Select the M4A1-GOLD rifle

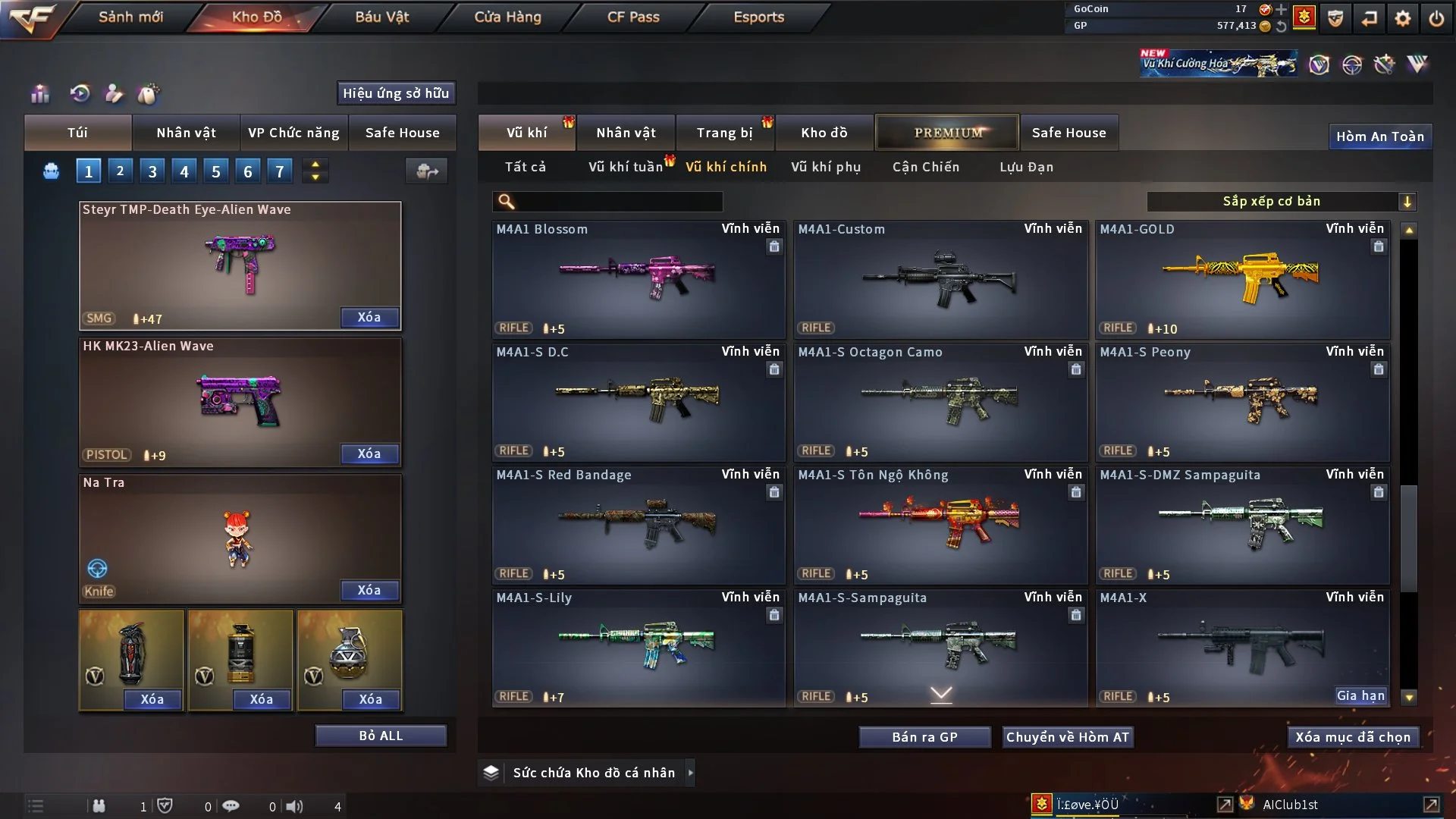pos(1242,279)
